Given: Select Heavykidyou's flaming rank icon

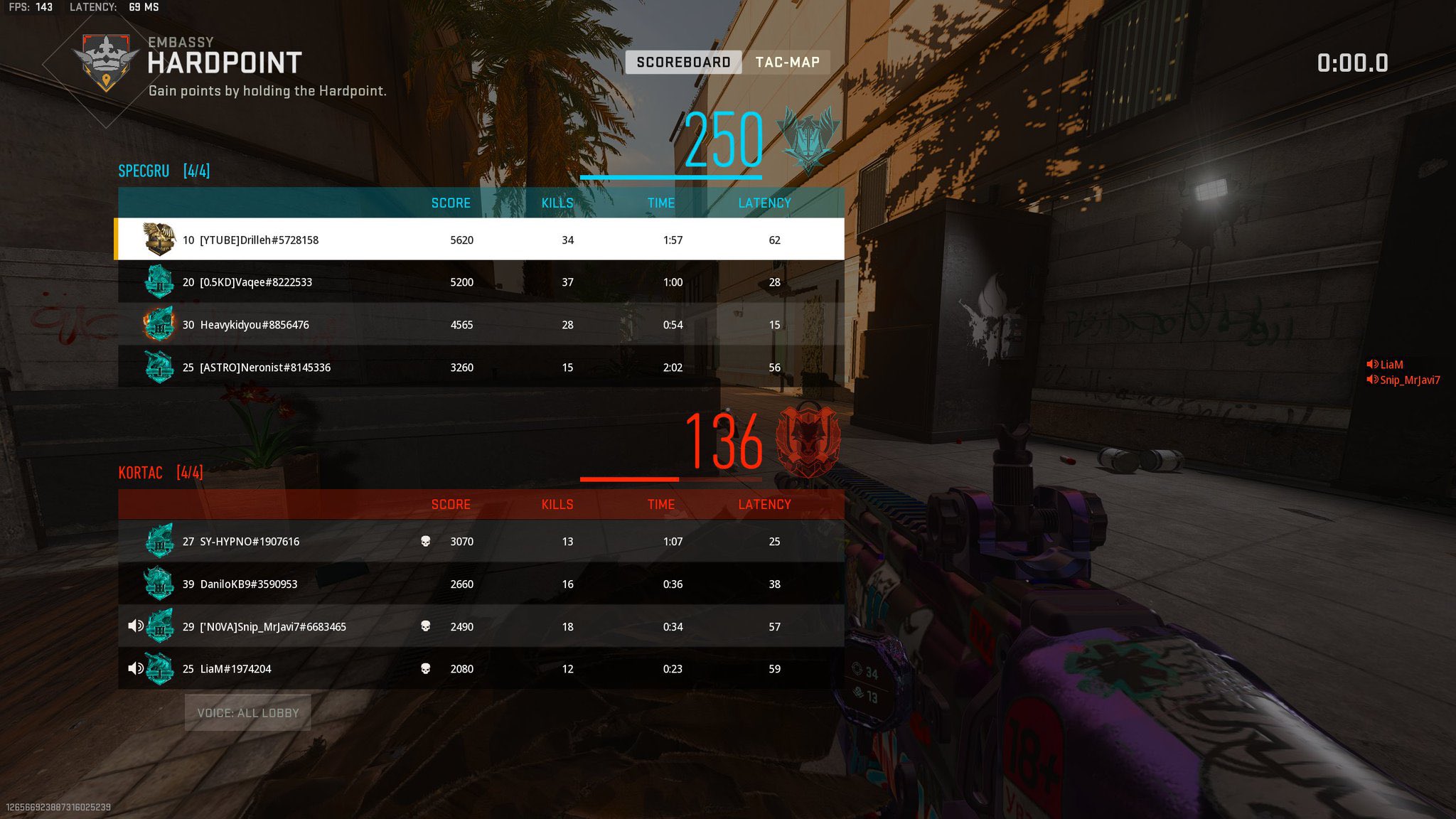Looking at the screenshot, I should [159, 325].
